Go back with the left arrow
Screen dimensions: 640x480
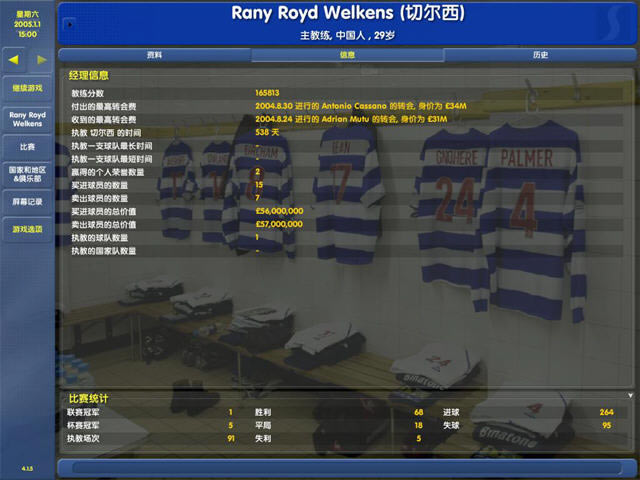click(x=14, y=60)
